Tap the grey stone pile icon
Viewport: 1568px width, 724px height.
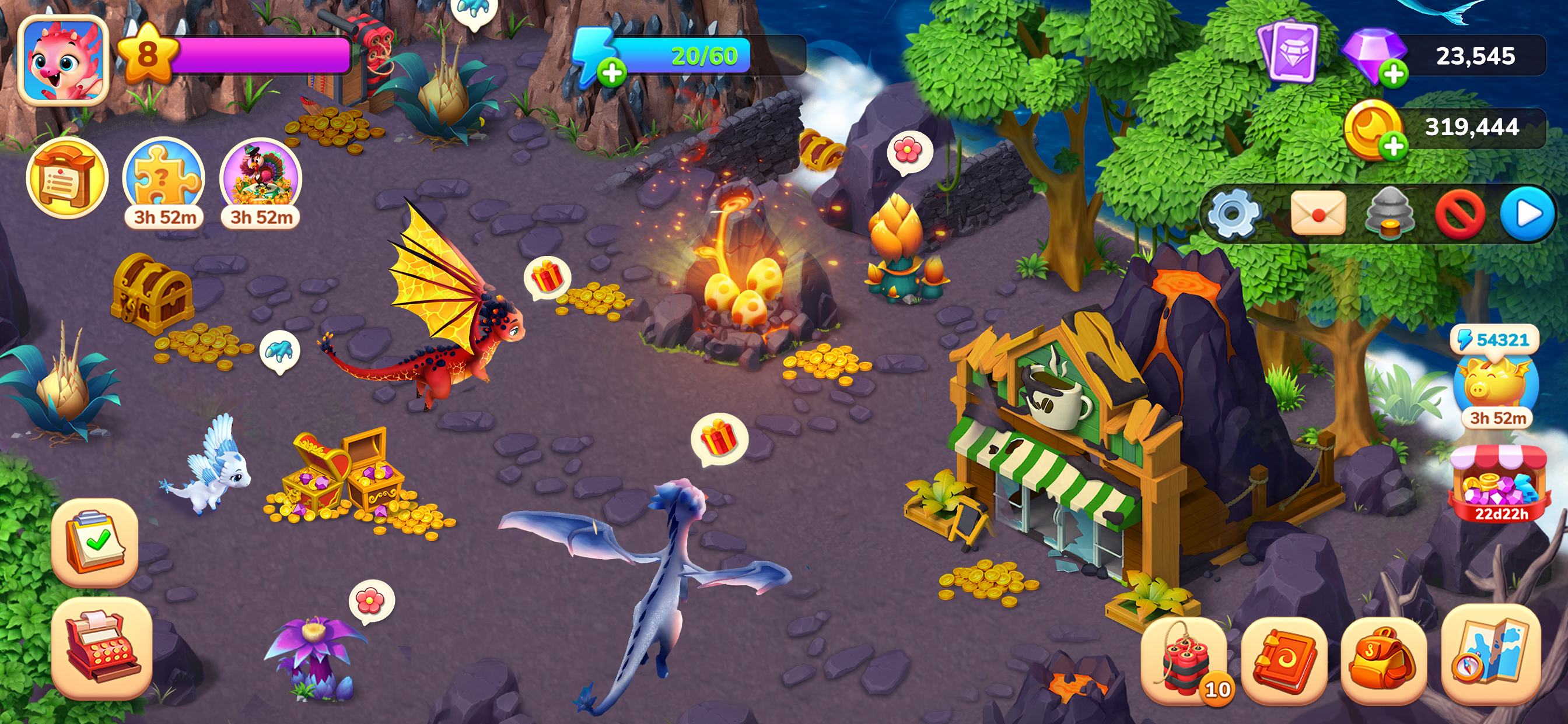1389,214
